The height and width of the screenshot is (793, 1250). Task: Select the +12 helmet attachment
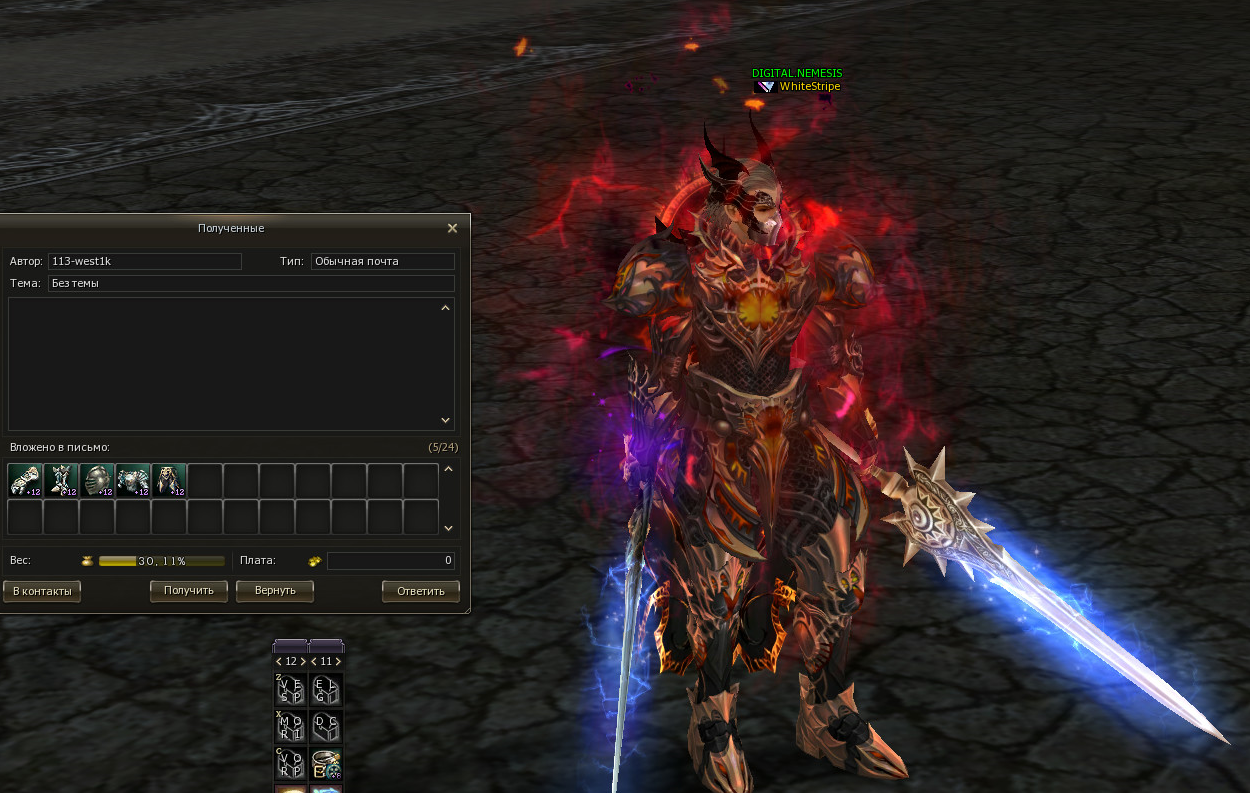pos(97,481)
